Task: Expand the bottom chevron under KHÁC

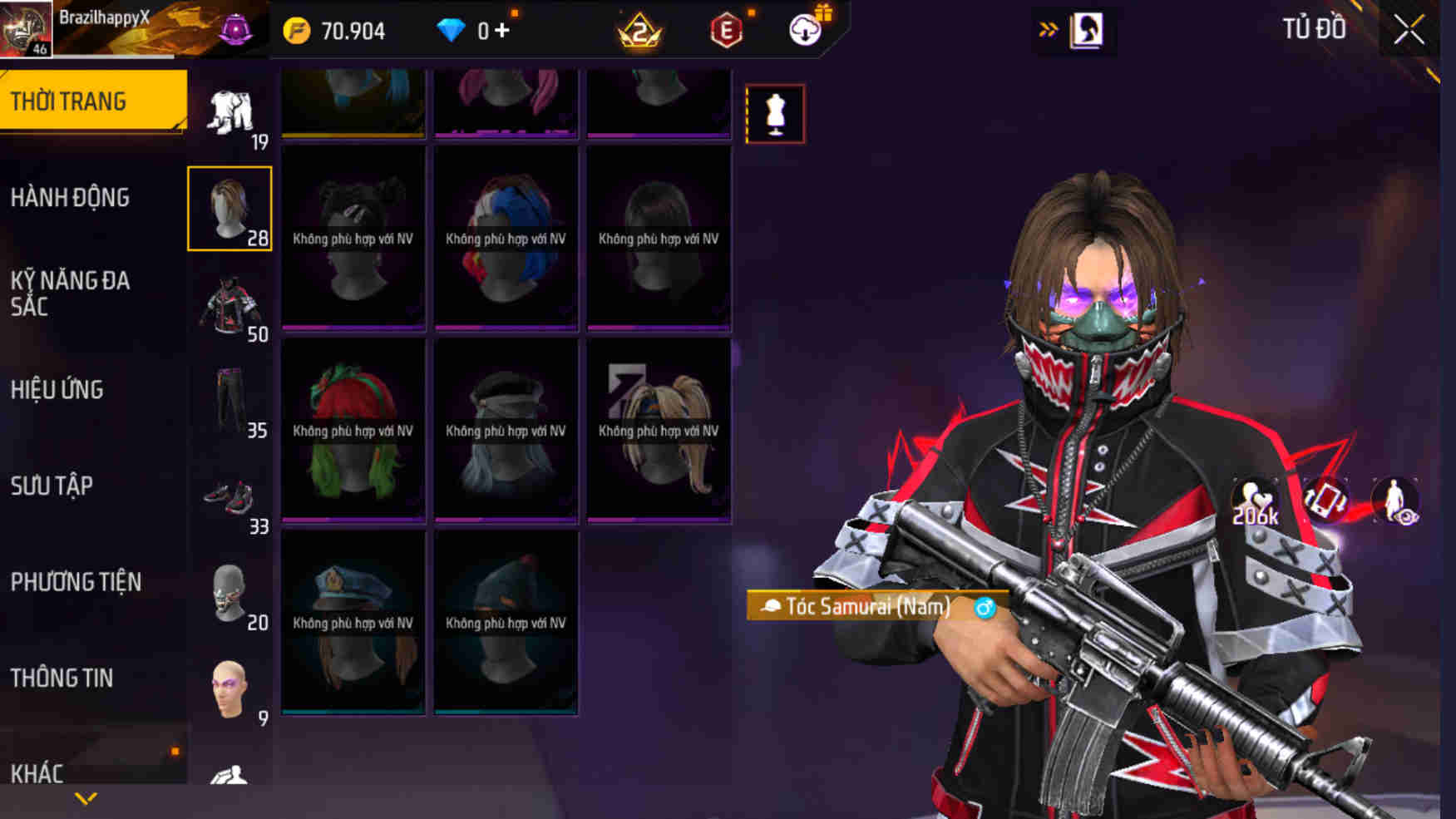Action: [83, 797]
